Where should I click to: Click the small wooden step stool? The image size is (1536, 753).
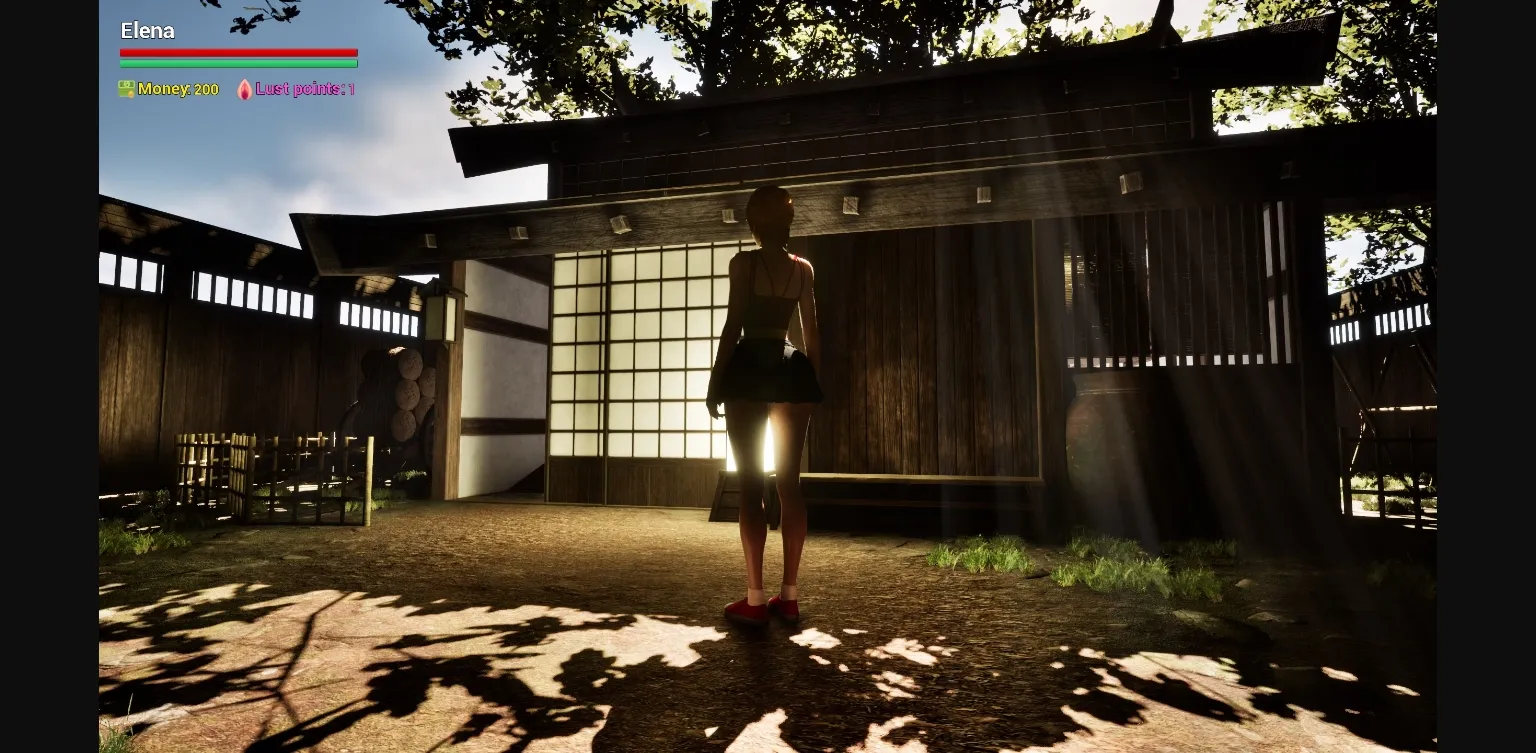point(725,495)
